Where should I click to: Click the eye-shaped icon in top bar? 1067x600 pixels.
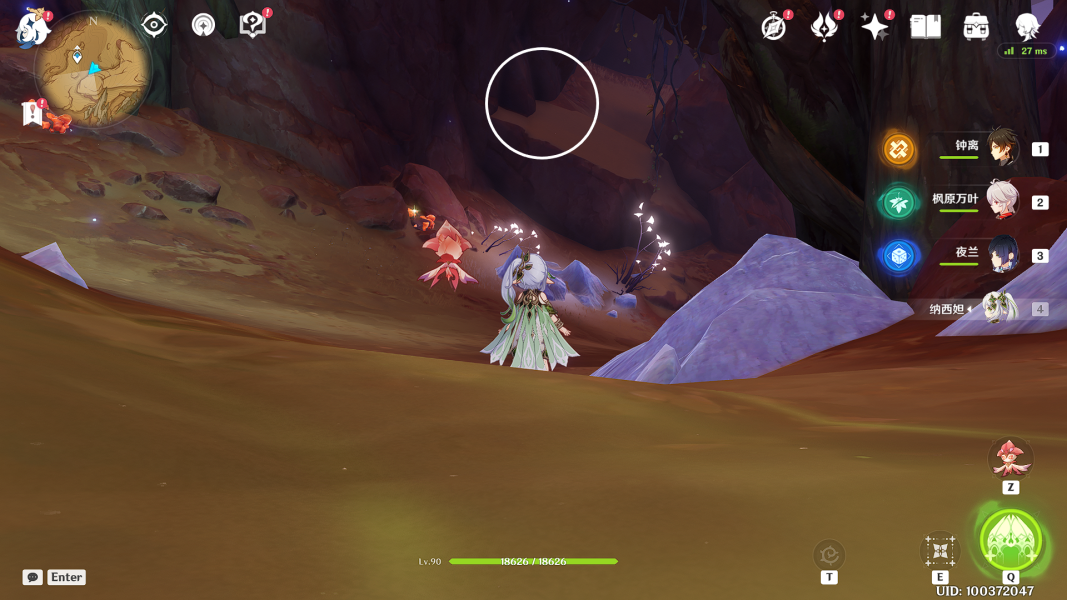pyautogui.click(x=154, y=25)
